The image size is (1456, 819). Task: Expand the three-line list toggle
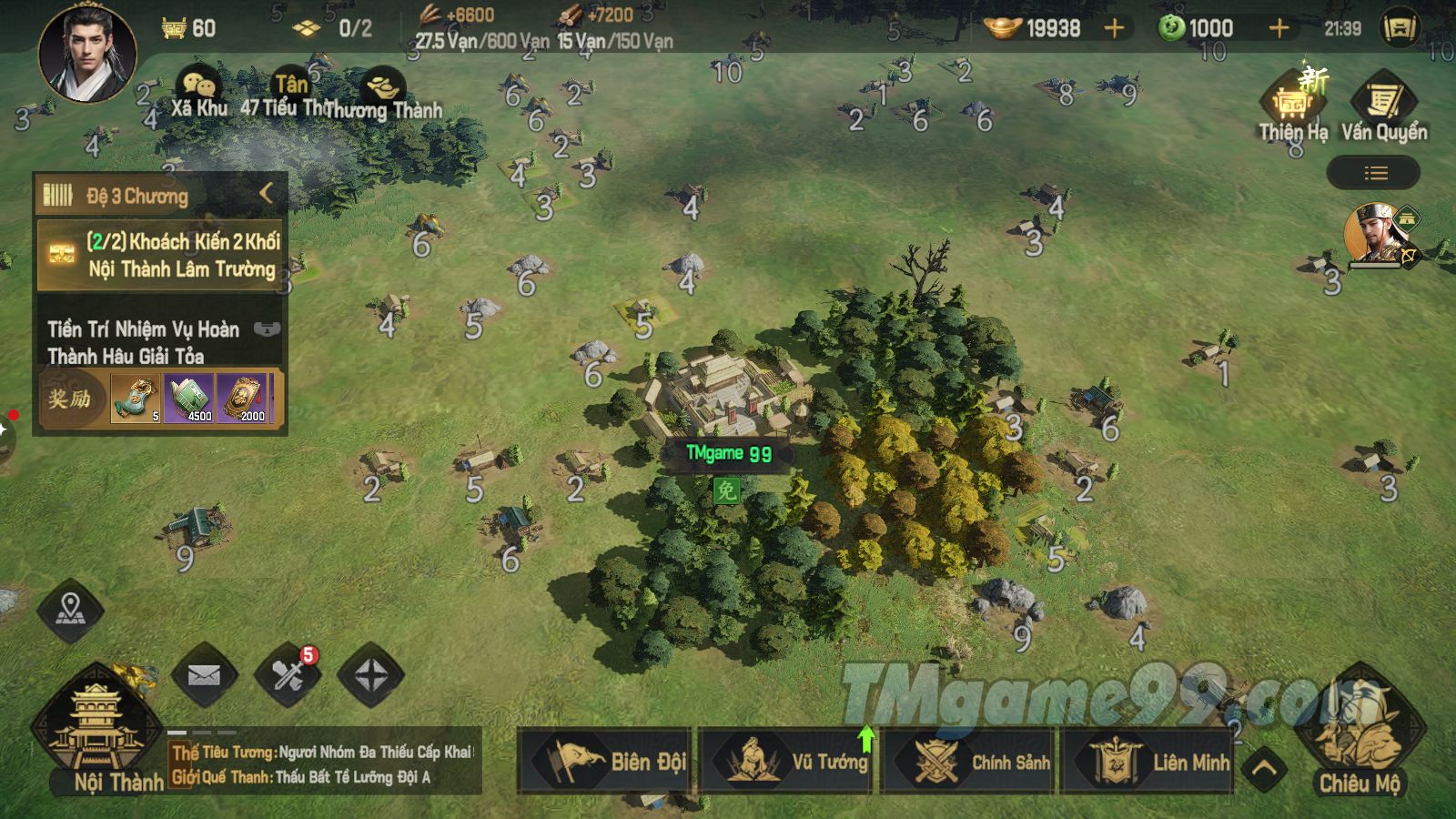tap(1375, 173)
